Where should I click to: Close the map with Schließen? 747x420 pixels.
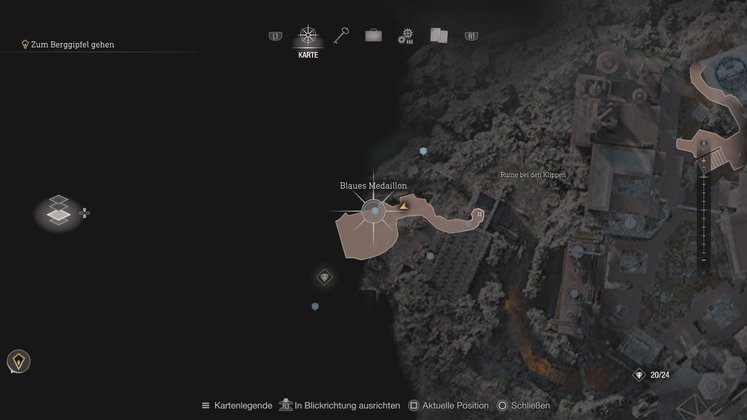529,405
